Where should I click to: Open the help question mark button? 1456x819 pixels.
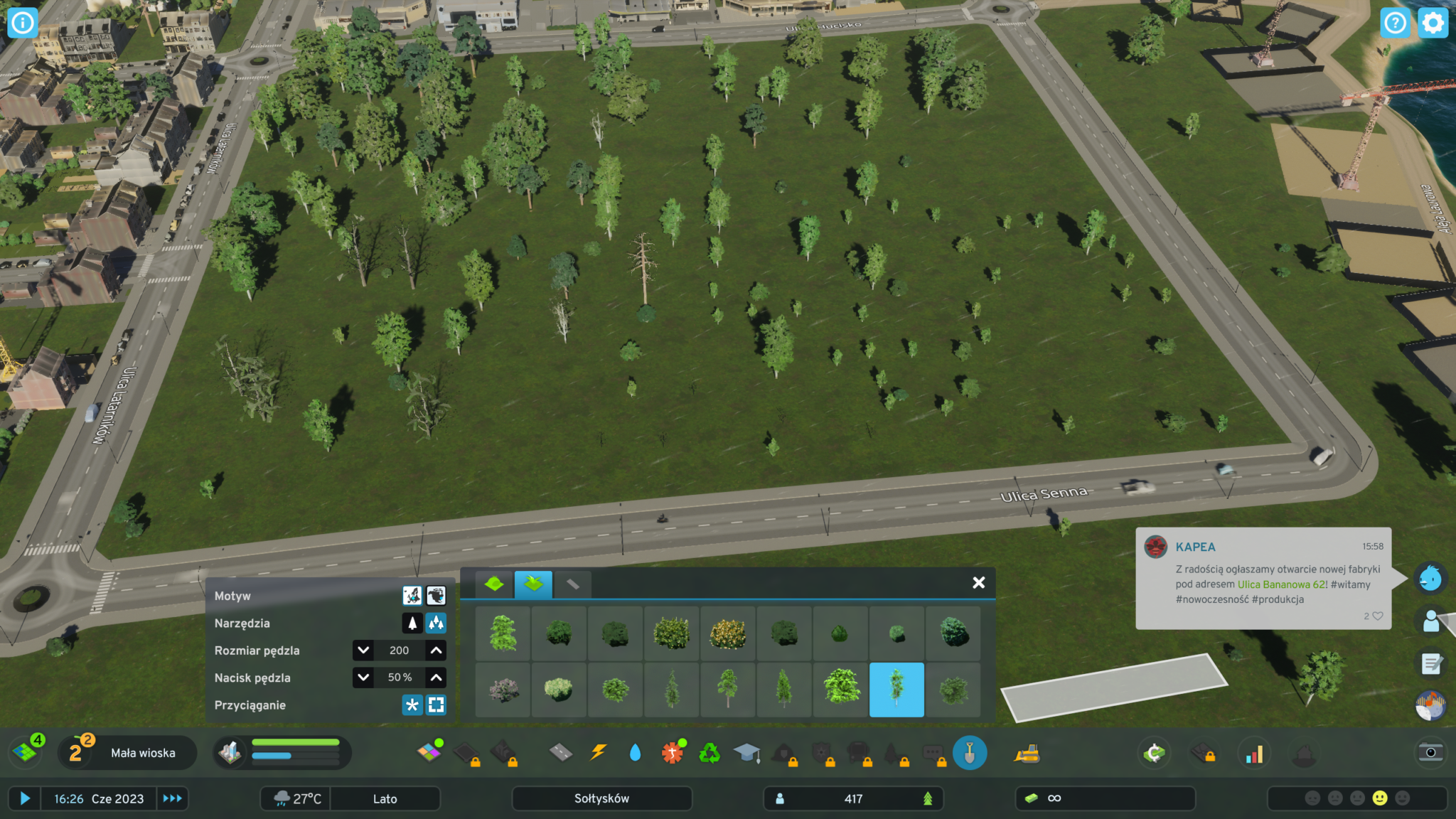1395,23
